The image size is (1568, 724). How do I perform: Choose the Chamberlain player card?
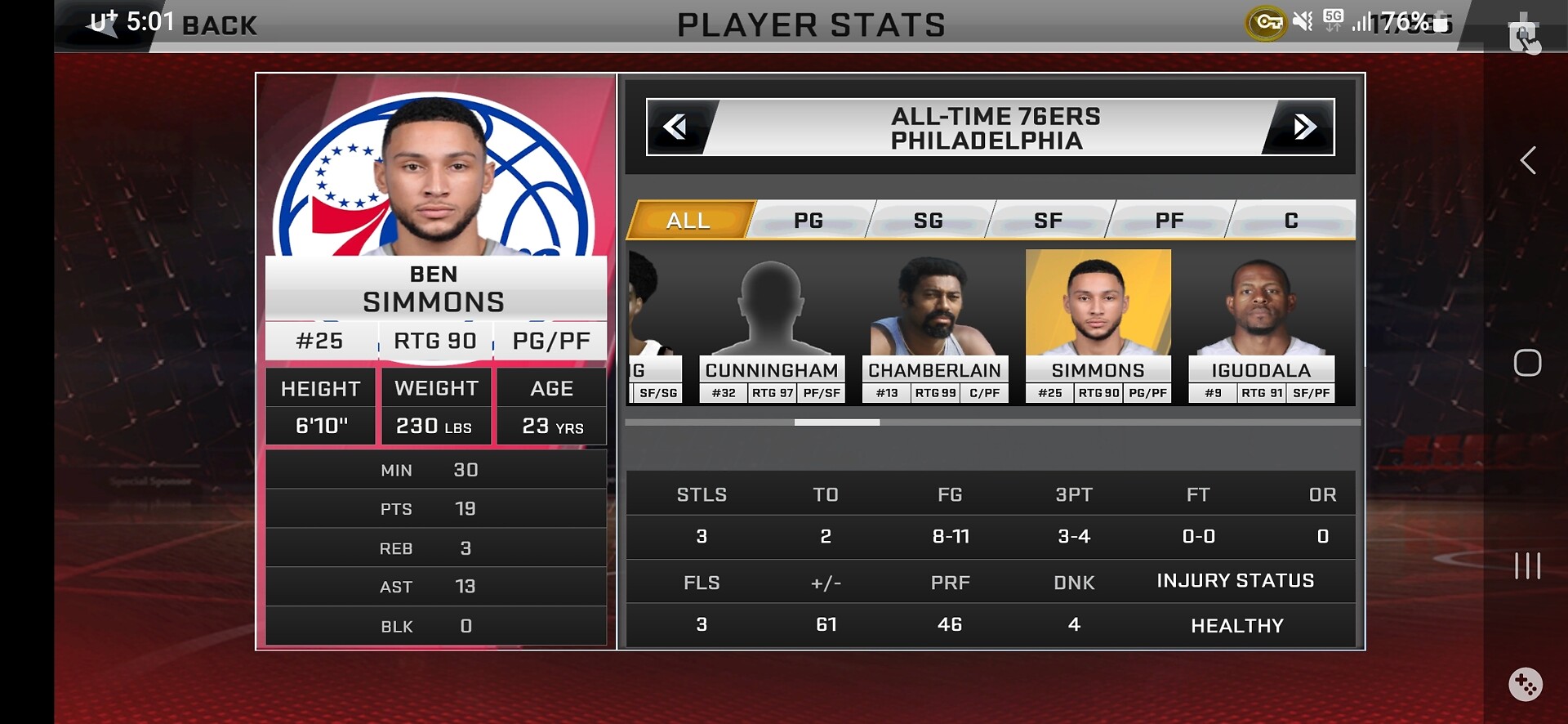(x=935, y=327)
